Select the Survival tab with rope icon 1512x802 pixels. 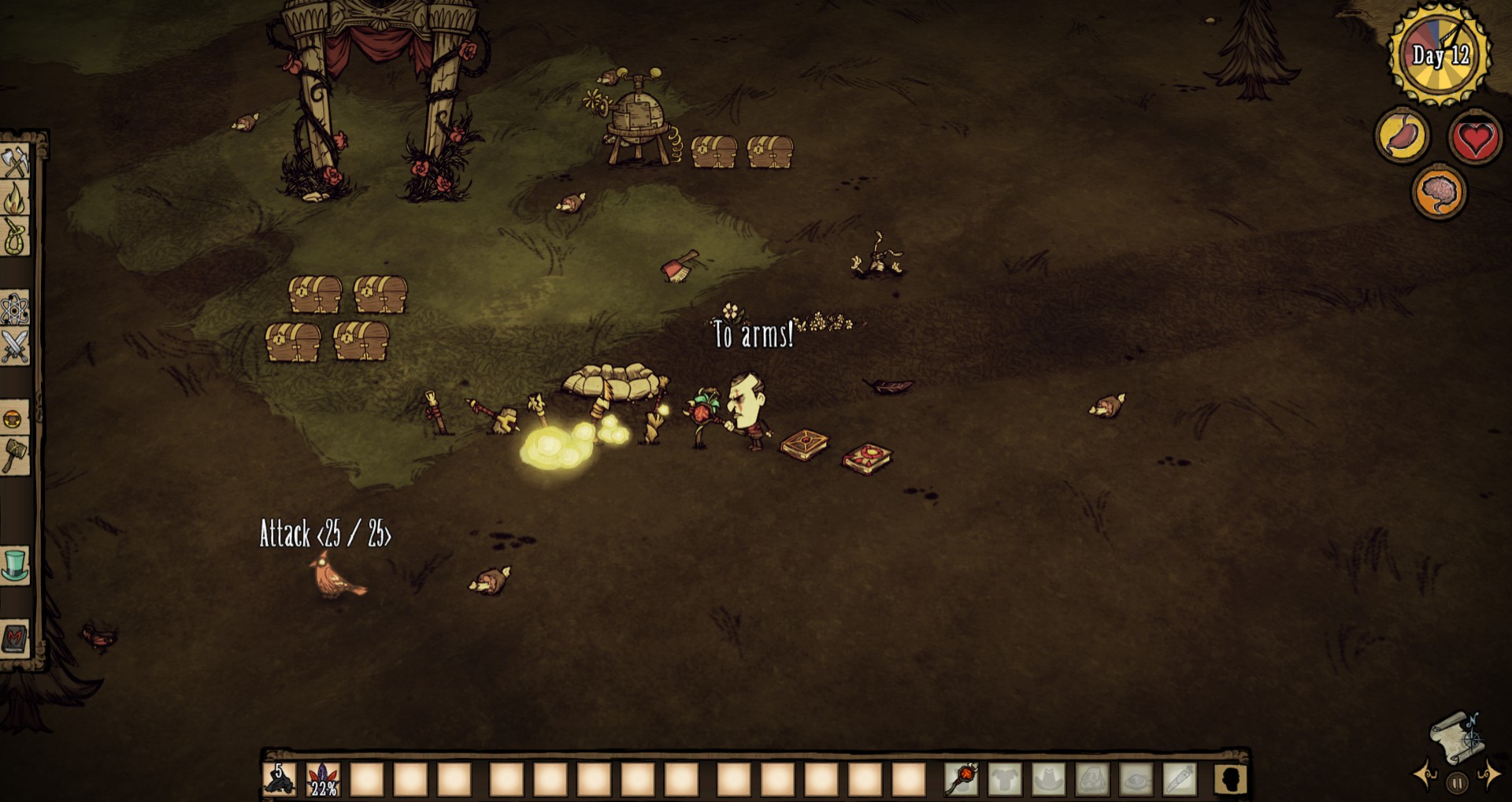[15, 236]
